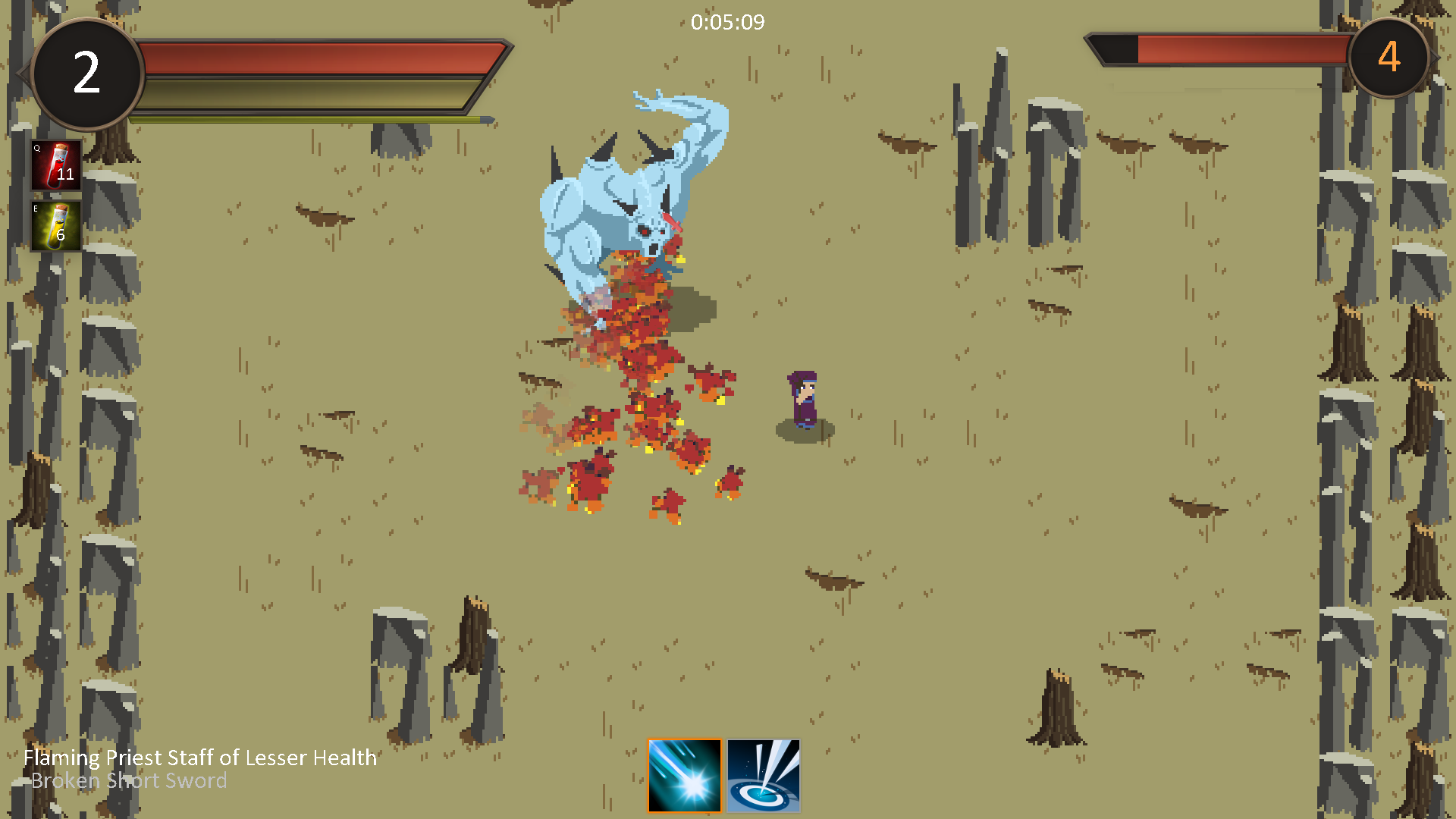Select Flaming Priest Staff of Lesser Health
Screen dimensions: 1456x819
200,758
